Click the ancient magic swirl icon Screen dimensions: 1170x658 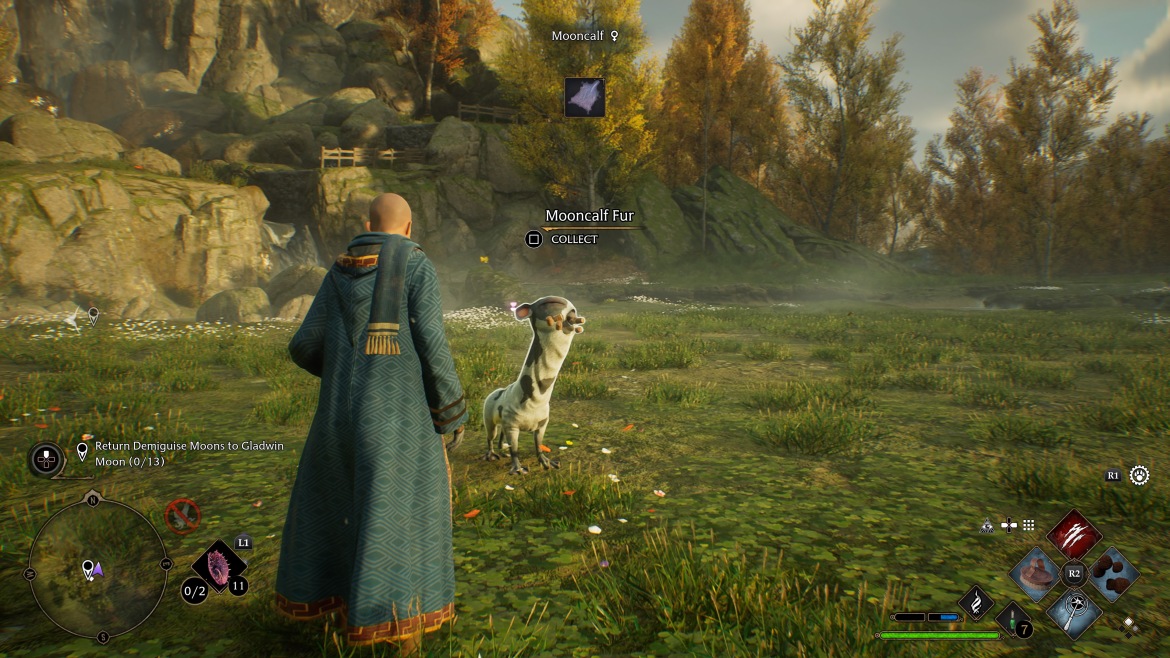pos(975,602)
